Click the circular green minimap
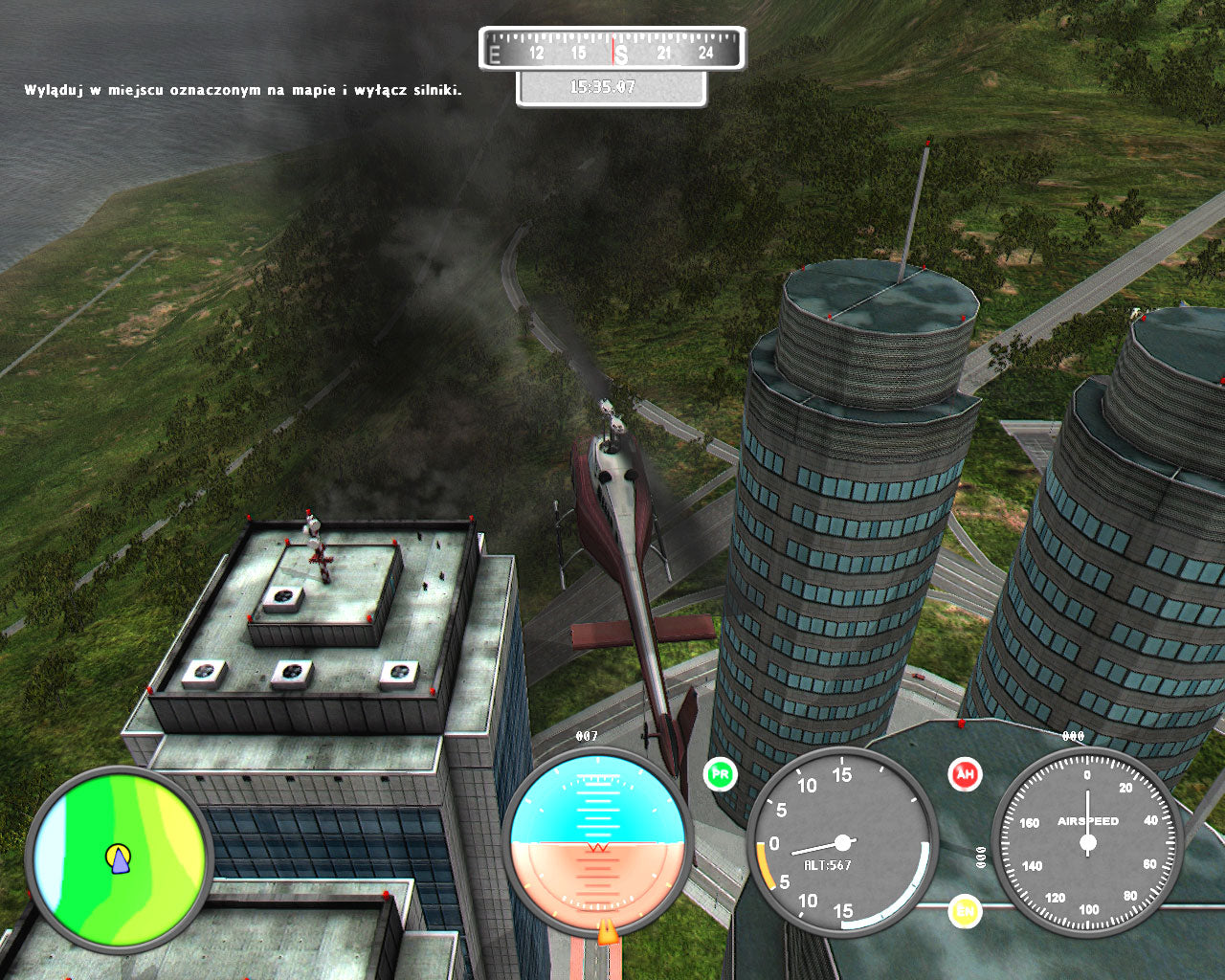The image size is (1225, 980). [120, 857]
